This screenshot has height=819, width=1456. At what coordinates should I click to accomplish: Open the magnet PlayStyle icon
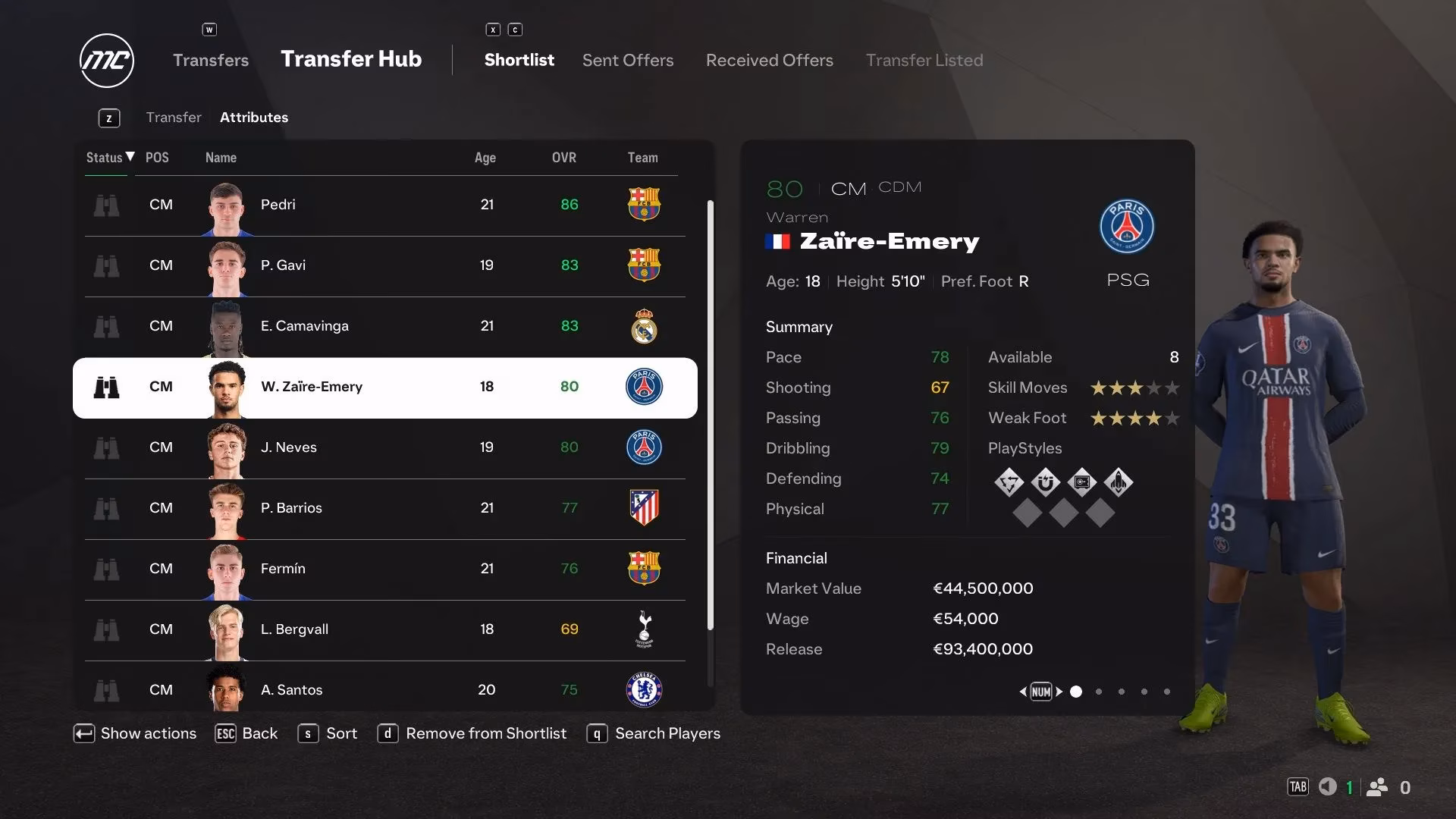(1045, 482)
